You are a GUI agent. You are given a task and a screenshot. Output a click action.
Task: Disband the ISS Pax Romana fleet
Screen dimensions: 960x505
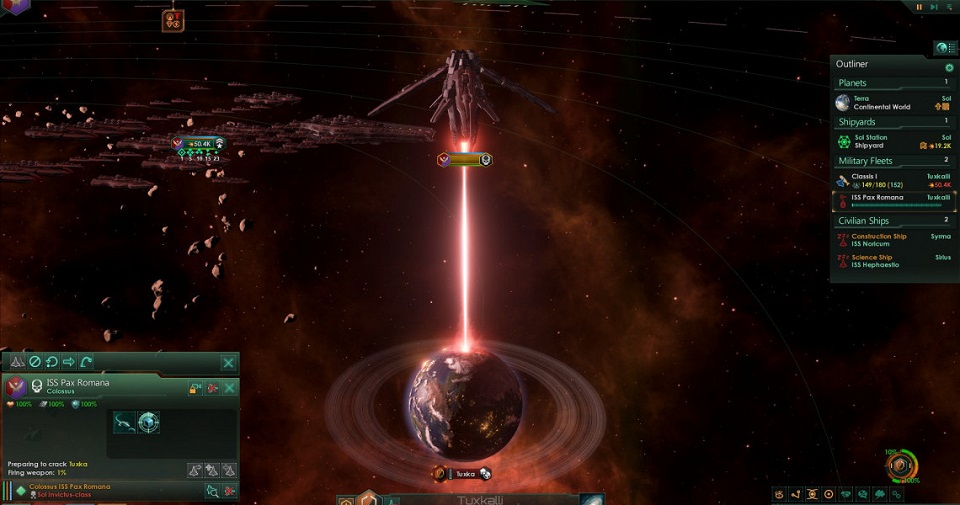click(212, 387)
